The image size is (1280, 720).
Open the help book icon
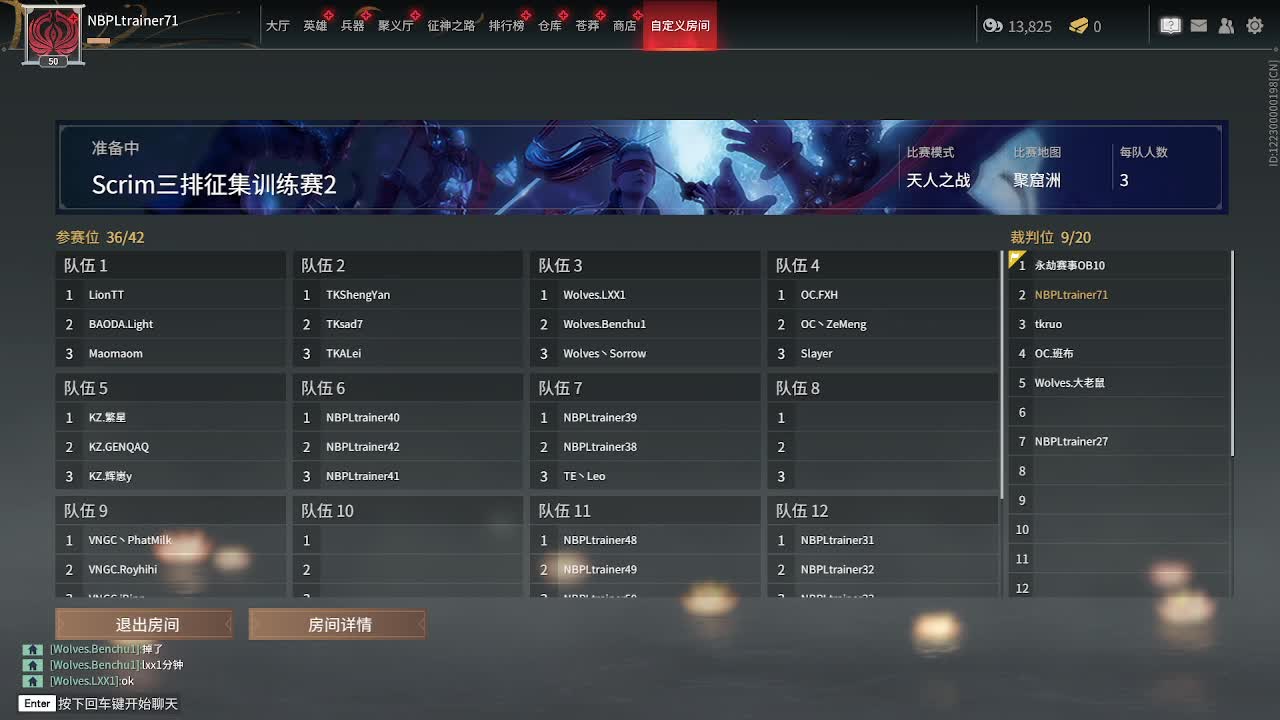pyautogui.click(x=1170, y=25)
